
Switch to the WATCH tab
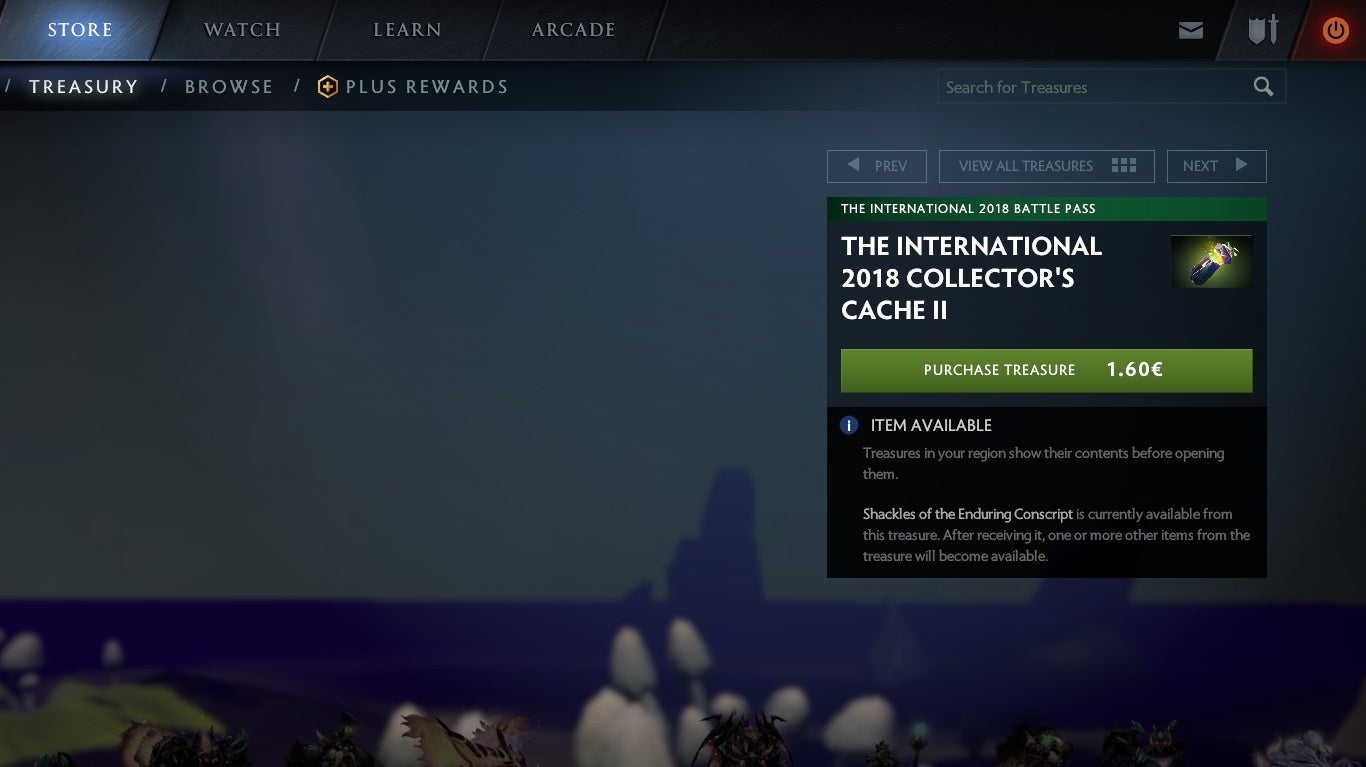pyautogui.click(x=241, y=30)
